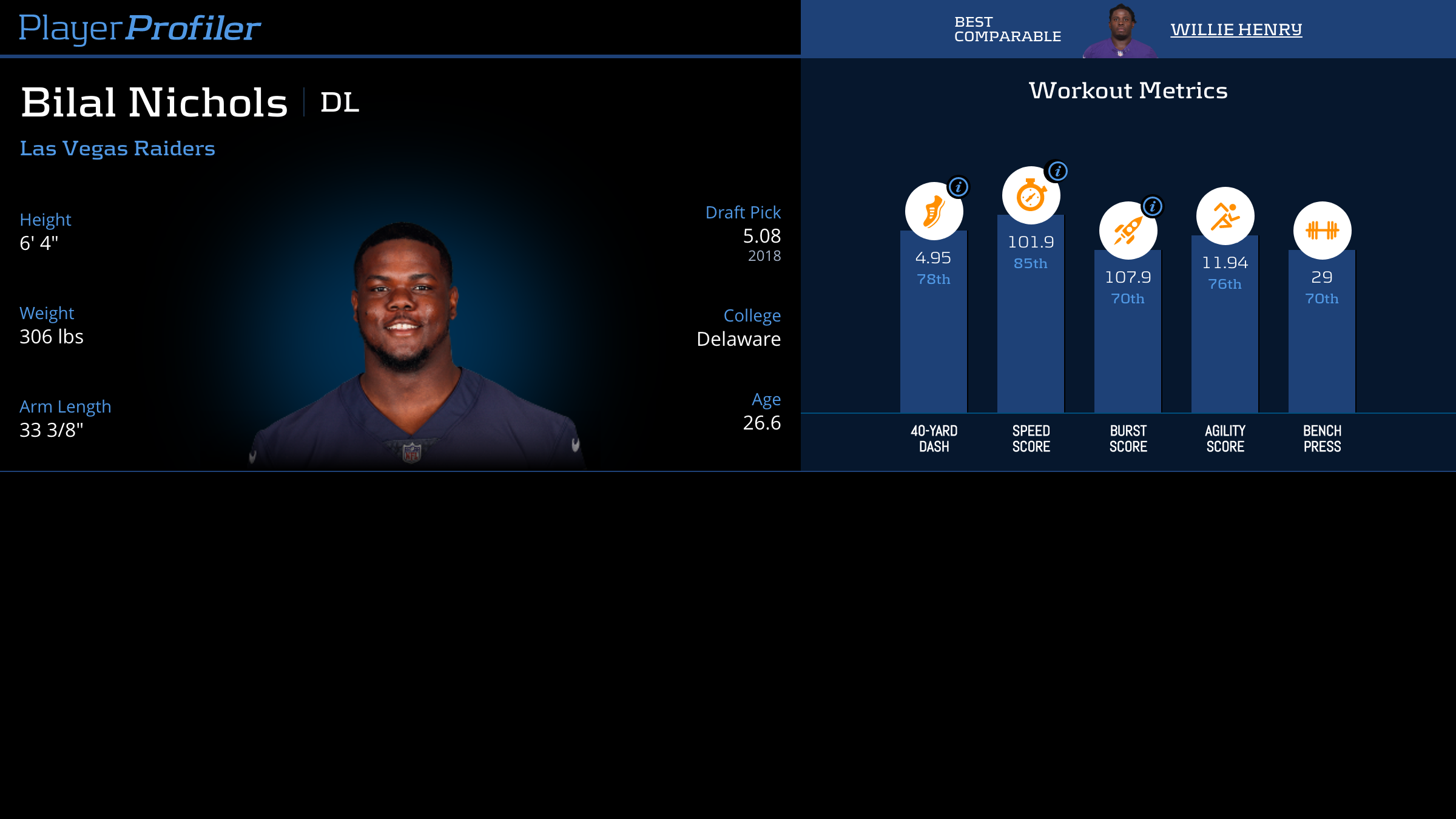1456x819 pixels.
Task: Show info for the Speed Score metric
Action: click(x=1057, y=171)
